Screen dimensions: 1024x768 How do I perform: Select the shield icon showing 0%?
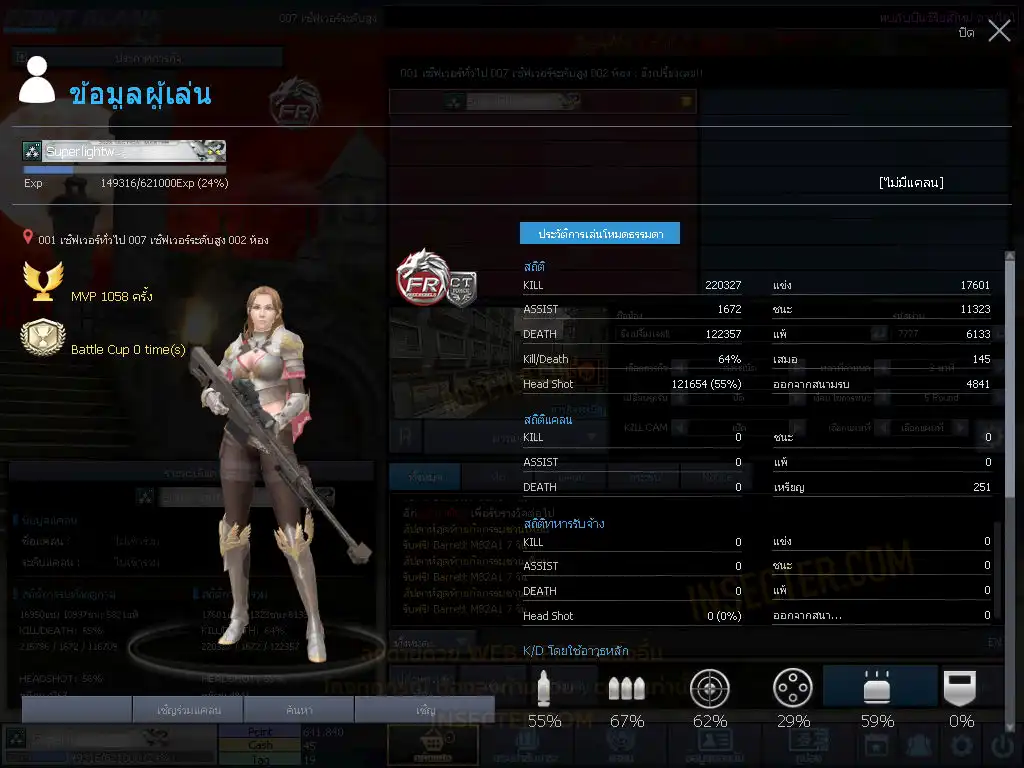[x=961, y=689]
